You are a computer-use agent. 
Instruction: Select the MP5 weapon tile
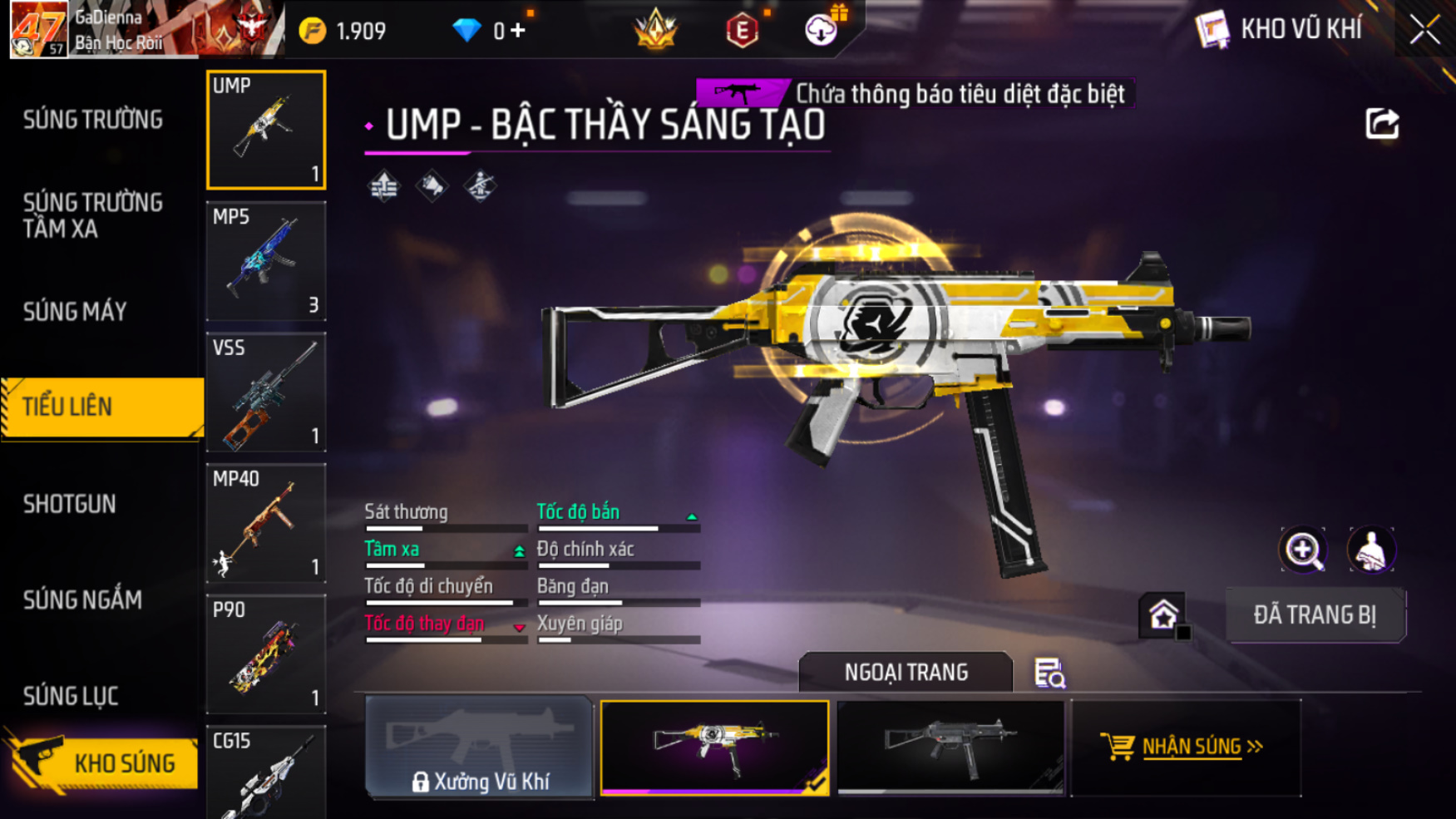click(266, 261)
